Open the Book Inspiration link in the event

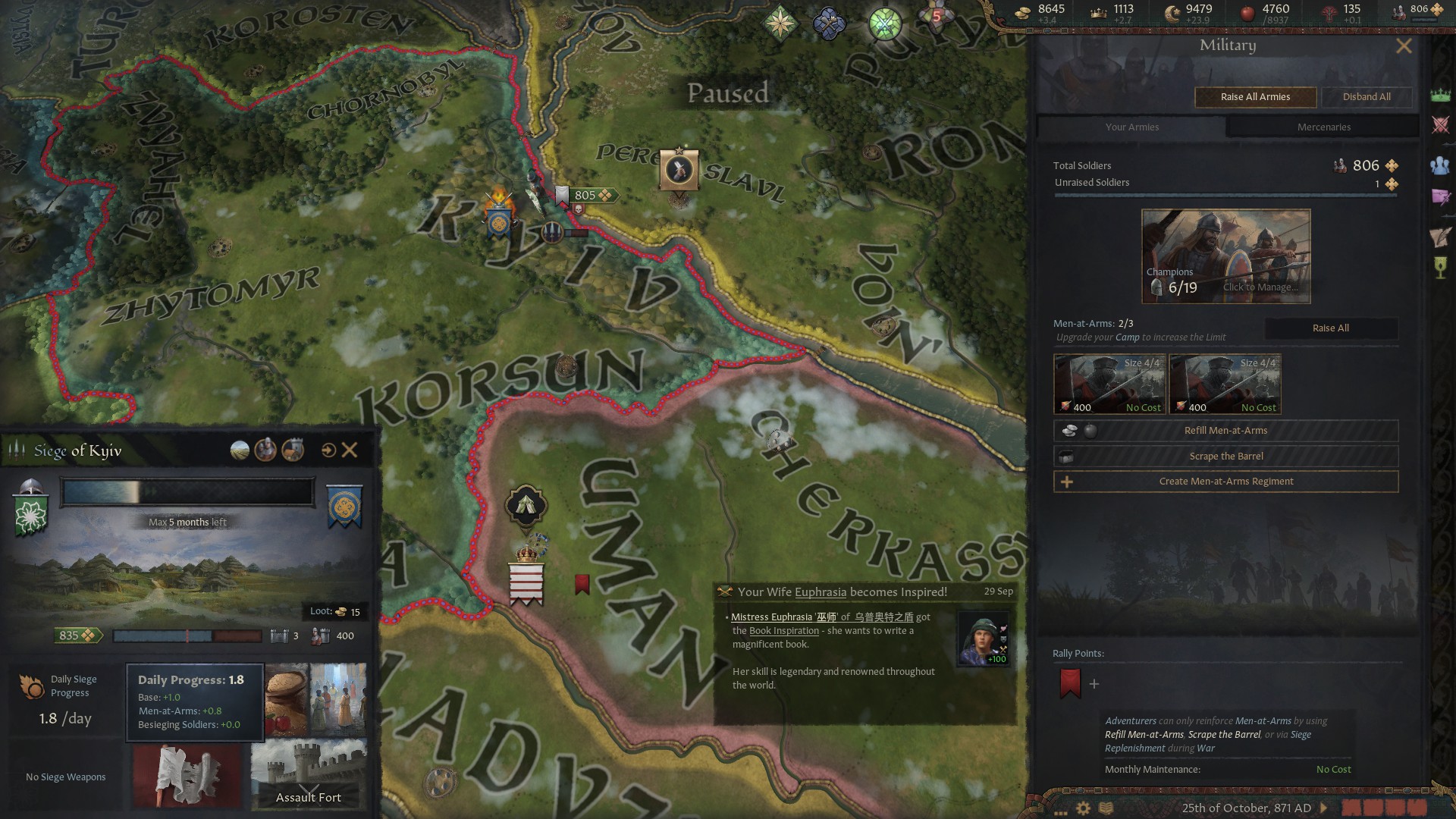pyautogui.click(x=784, y=630)
